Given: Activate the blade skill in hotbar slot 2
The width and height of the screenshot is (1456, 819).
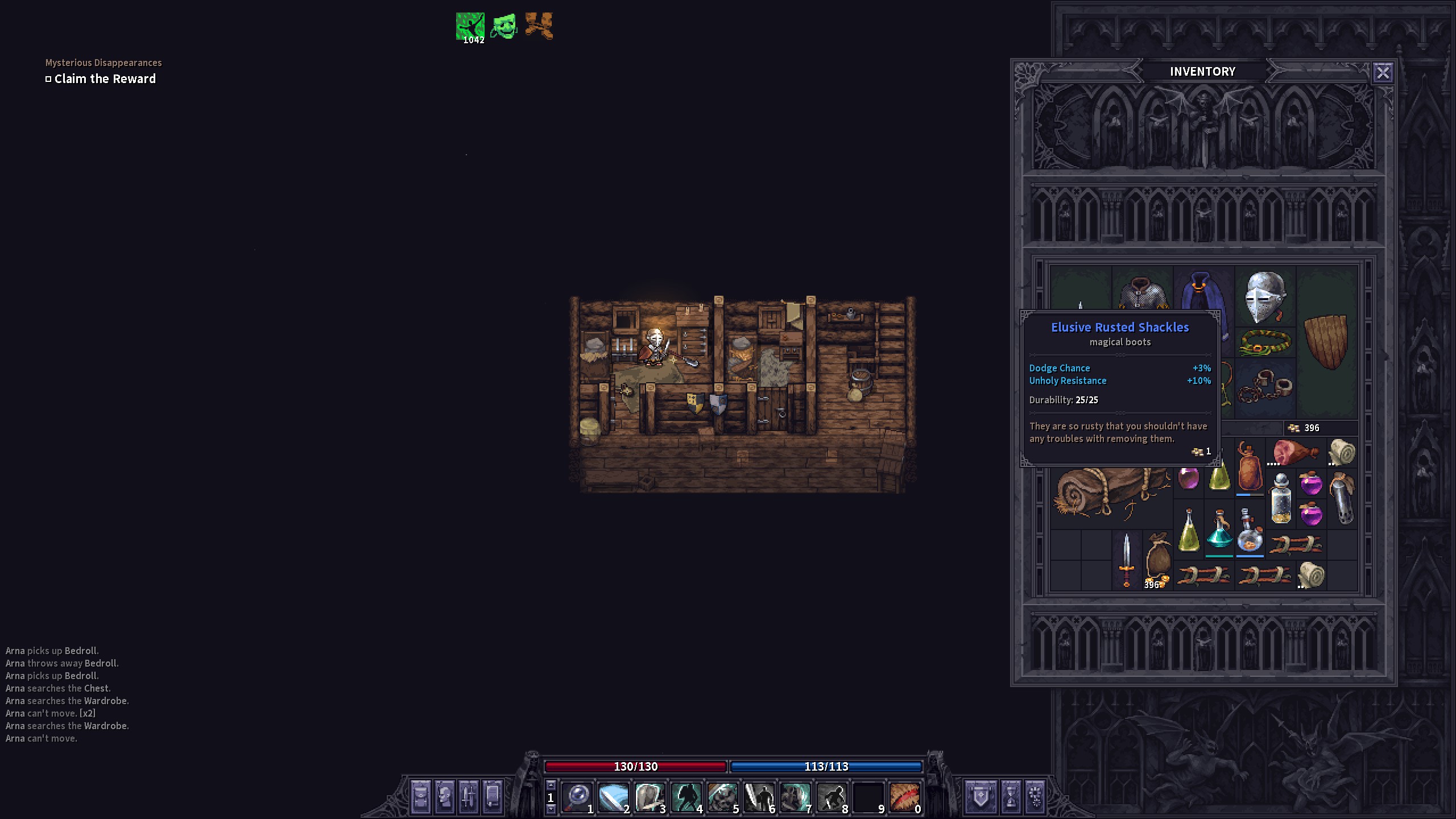Looking at the screenshot, I should click(x=613, y=796).
